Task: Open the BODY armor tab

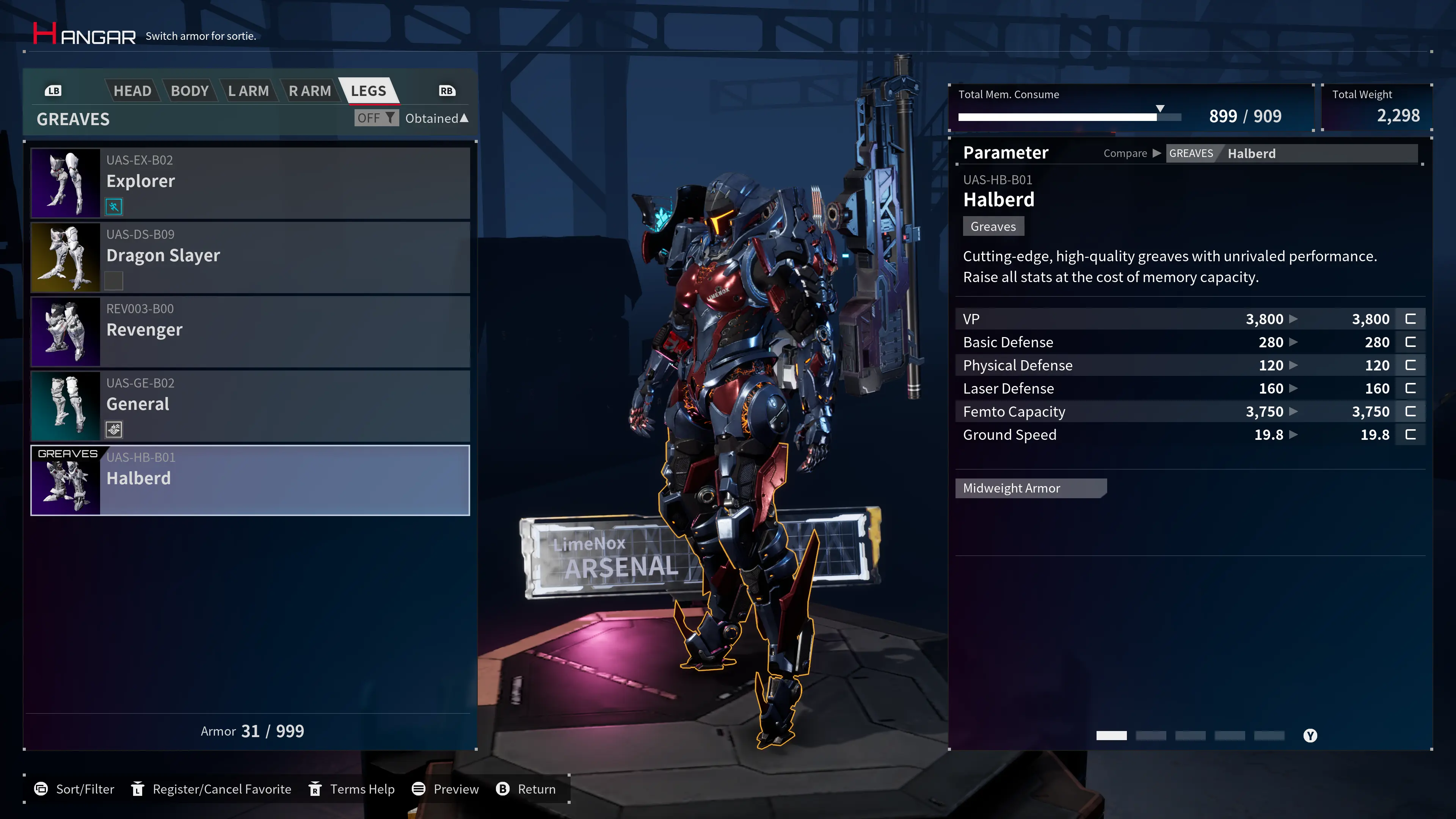Action: pyautogui.click(x=190, y=91)
